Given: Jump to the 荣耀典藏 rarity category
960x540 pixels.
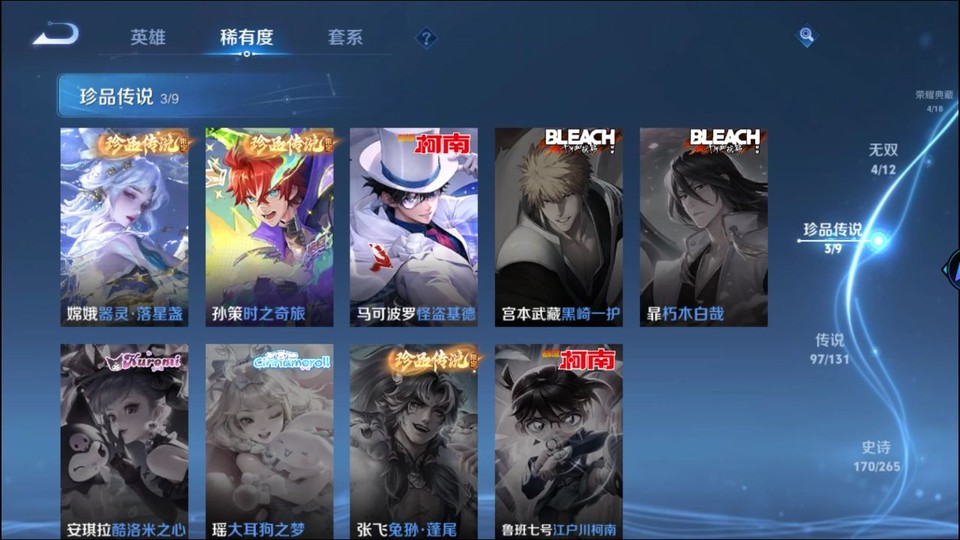Looking at the screenshot, I should (x=929, y=100).
